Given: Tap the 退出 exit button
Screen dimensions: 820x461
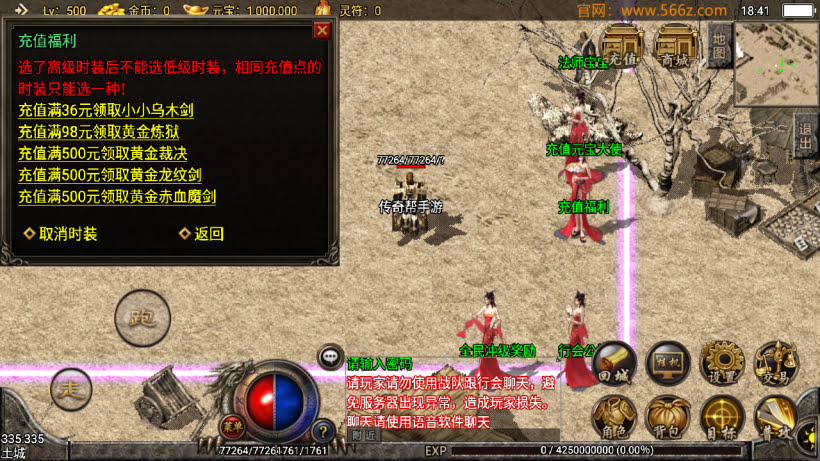Looking at the screenshot, I should [x=805, y=137].
